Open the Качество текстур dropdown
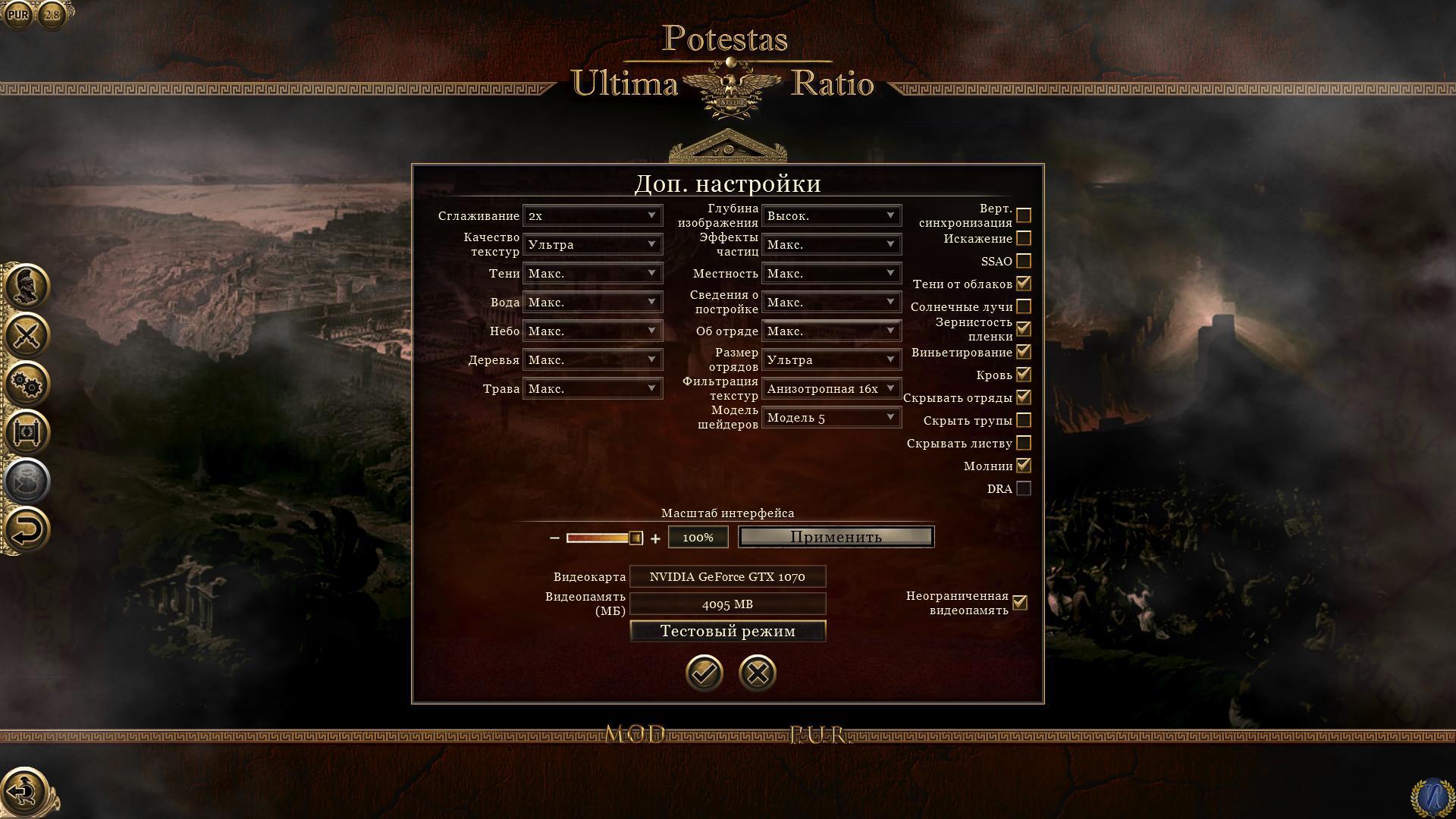Image resolution: width=1456 pixels, height=819 pixels. [592, 244]
